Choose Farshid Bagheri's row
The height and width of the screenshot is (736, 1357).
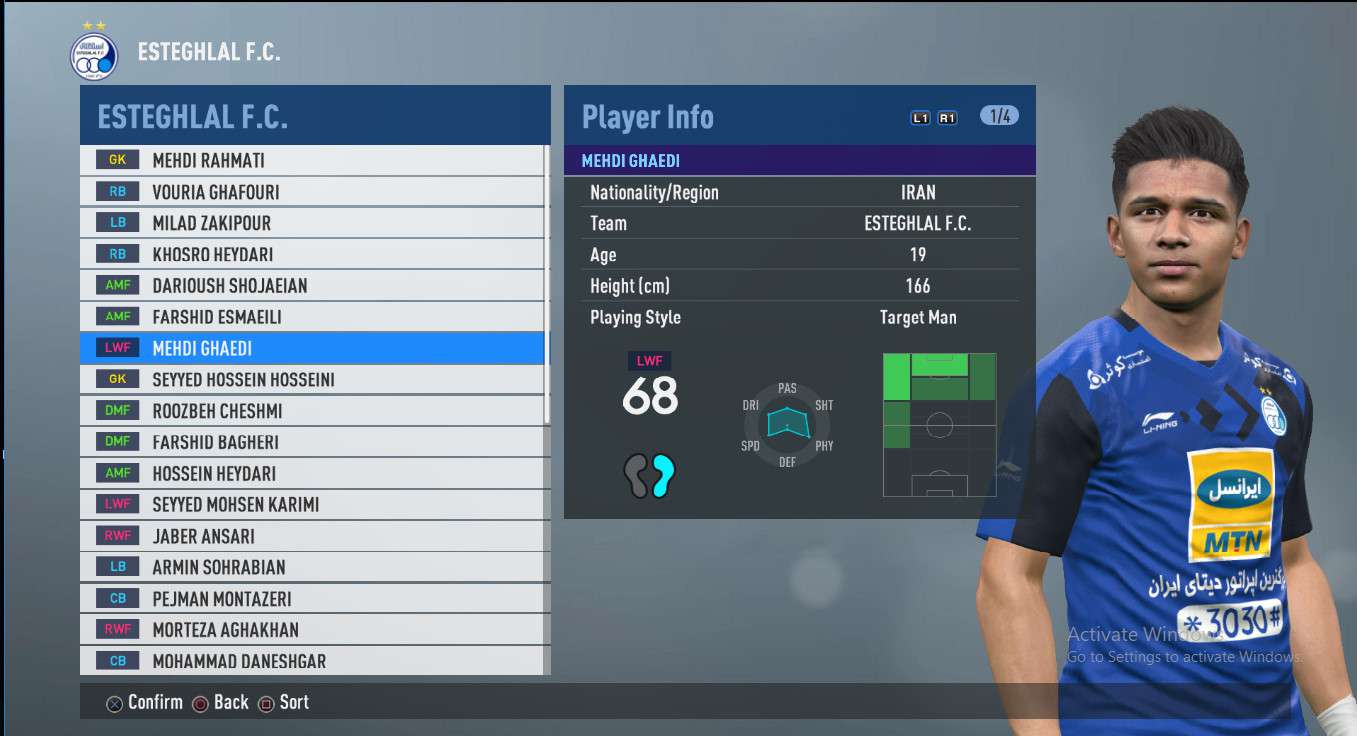(312, 442)
